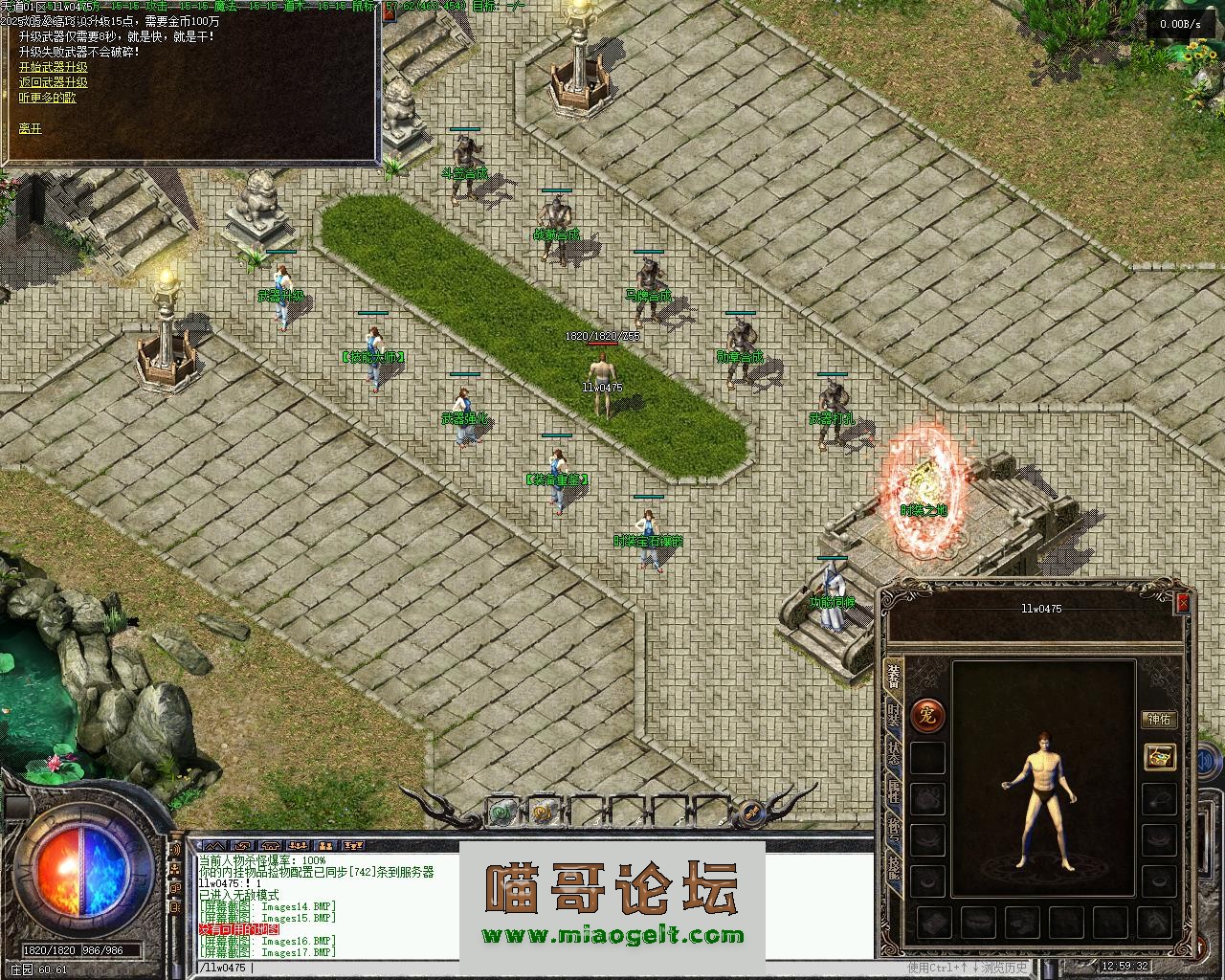Open the 神佑 button
This screenshot has width=1225, height=980.
tap(1159, 720)
